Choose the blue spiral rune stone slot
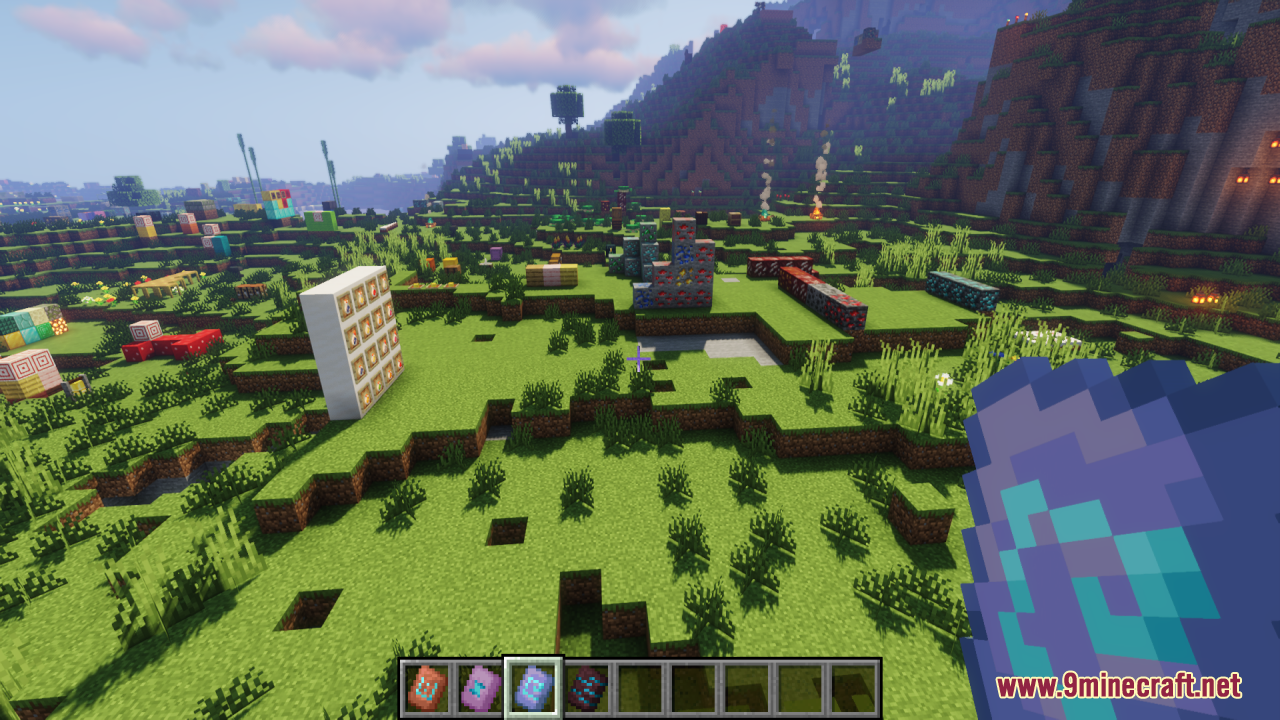 [x=533, y=688]
